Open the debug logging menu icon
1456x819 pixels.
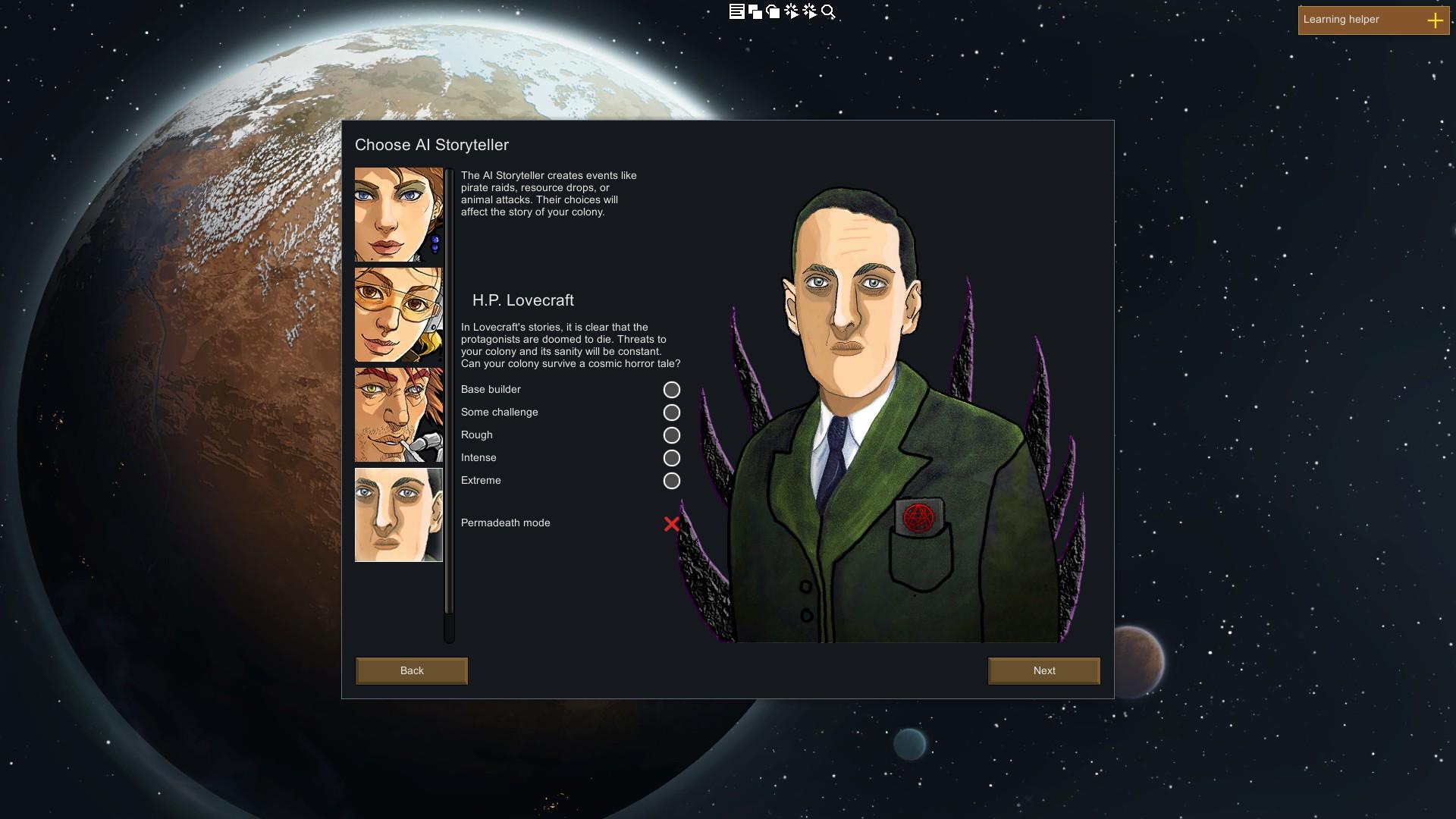808,11
